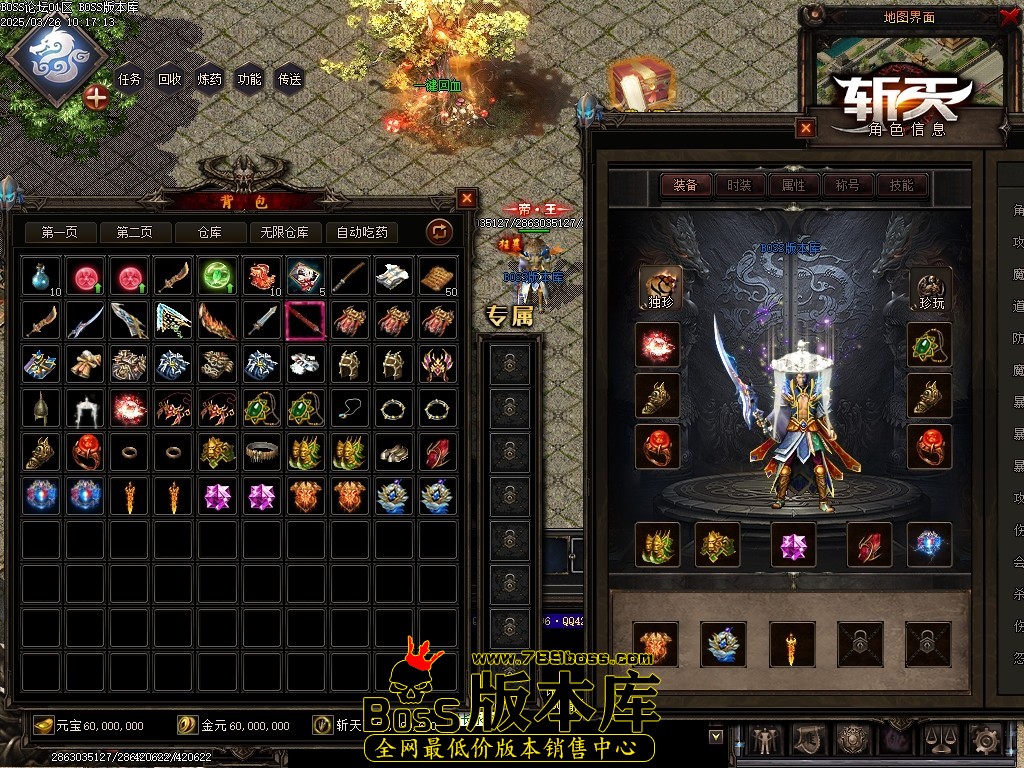The width and height of the screenshot is (1024, 768).
Task: Select the green orb item in the bag
Action: coord(216,276)
